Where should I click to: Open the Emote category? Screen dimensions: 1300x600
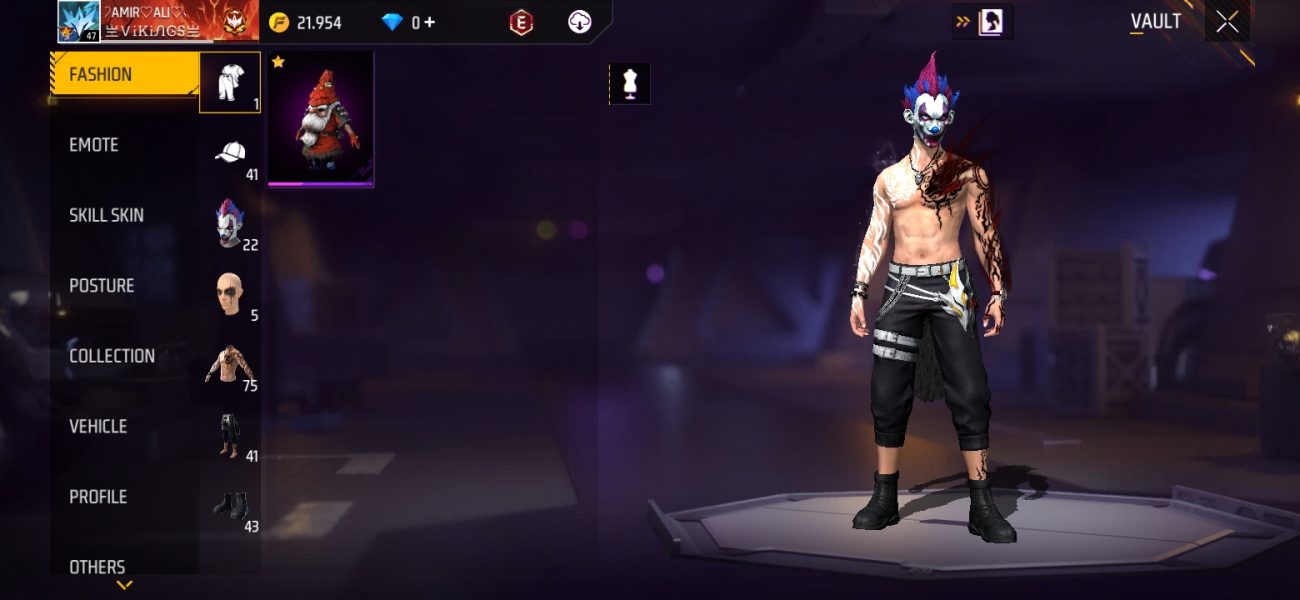[94, 146]
